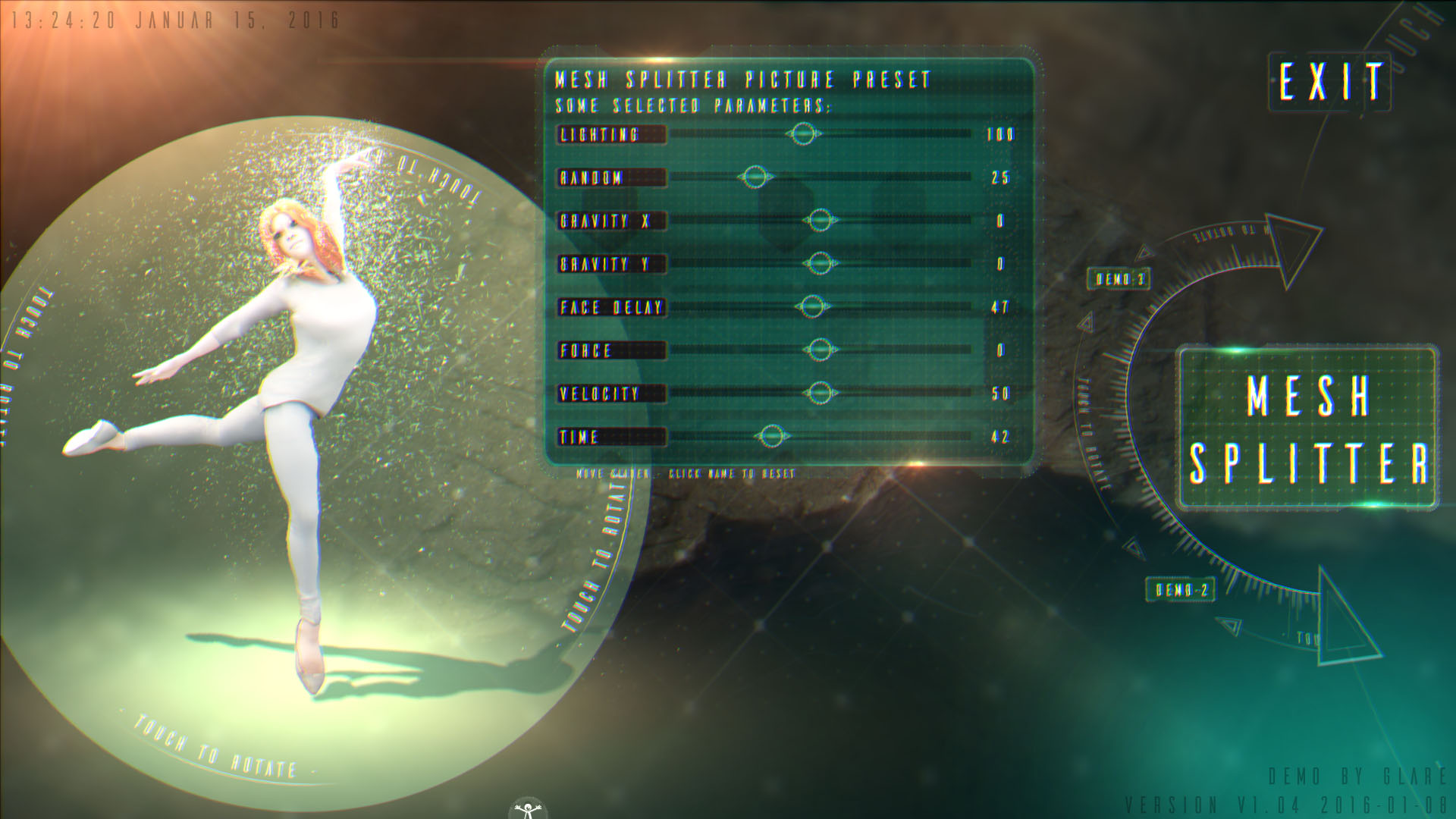Click the Gravity X slider knob

tap(819, 221)
